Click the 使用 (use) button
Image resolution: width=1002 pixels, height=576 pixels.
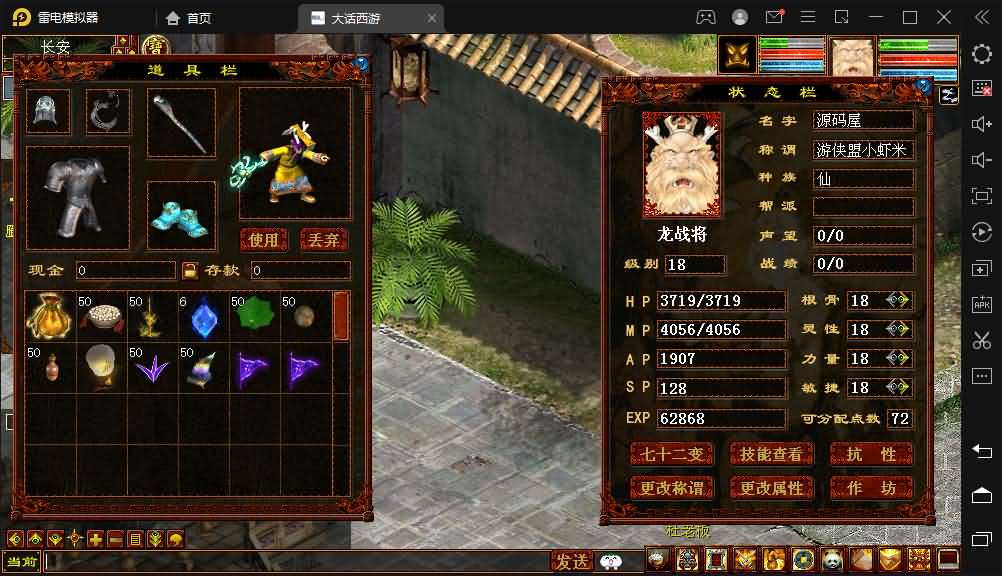(x=265, y=240)
